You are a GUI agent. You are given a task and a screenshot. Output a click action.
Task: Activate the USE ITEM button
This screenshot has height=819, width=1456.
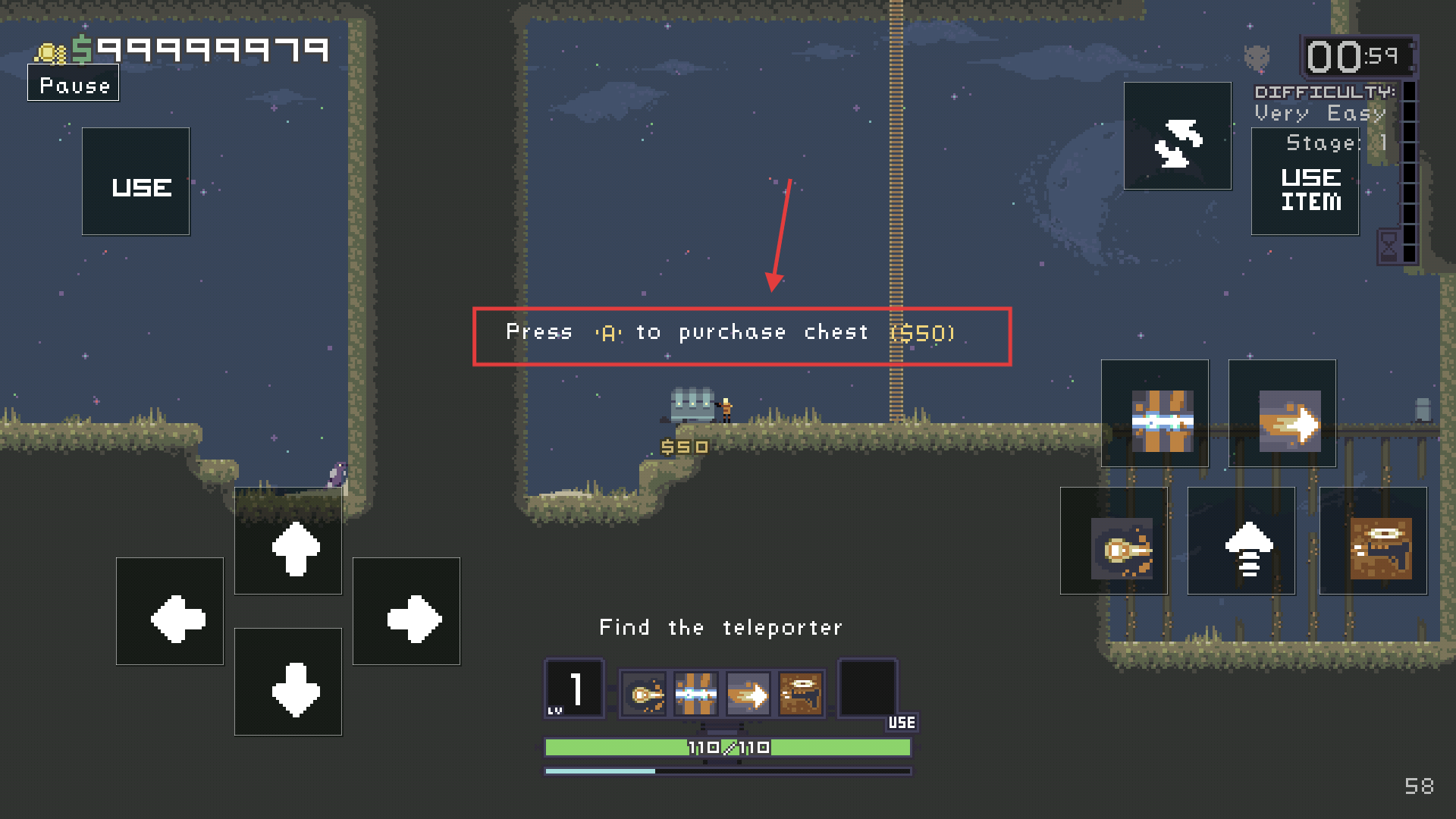[1305, 182]
